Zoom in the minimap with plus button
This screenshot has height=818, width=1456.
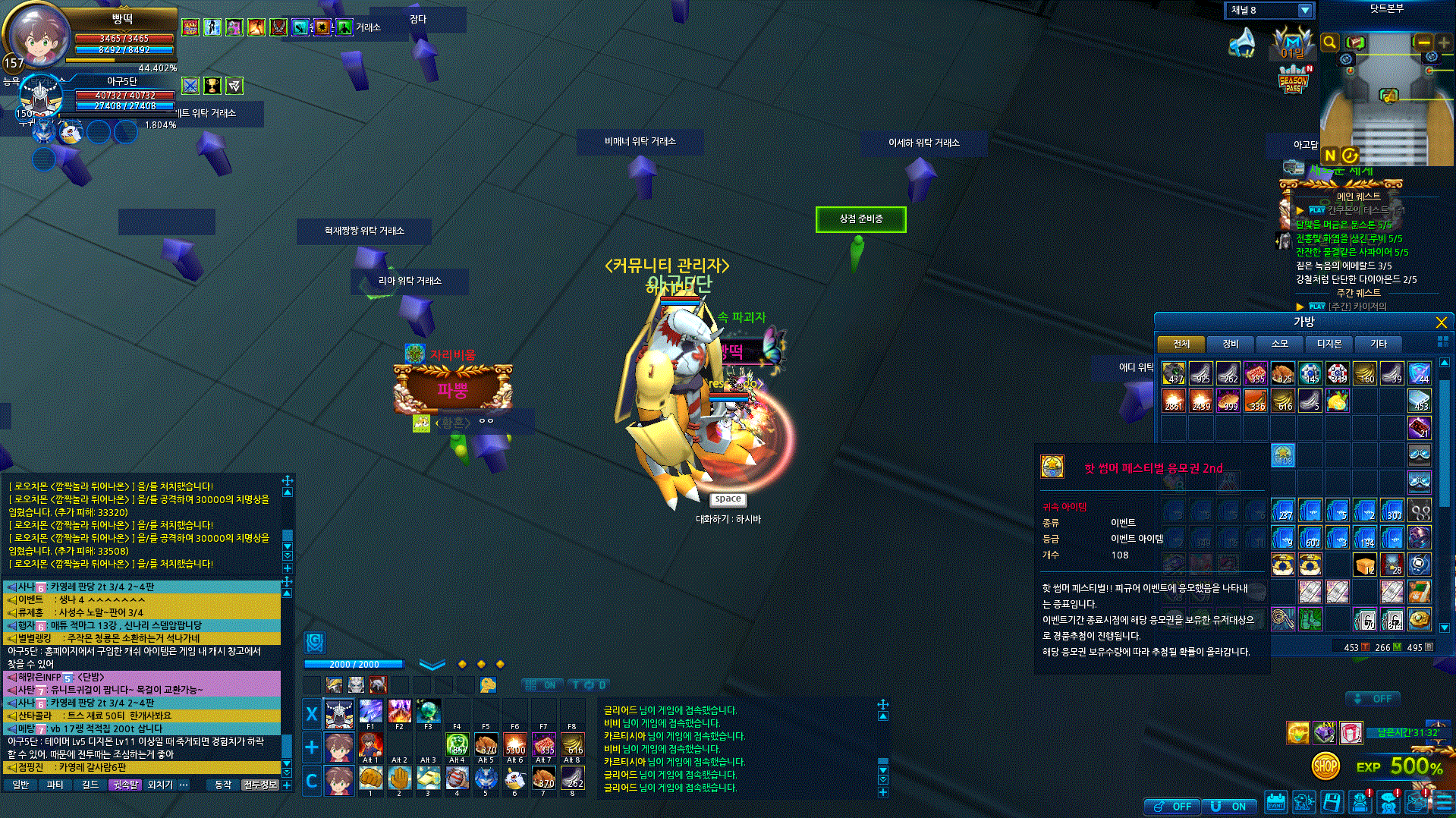[1443, 42]
